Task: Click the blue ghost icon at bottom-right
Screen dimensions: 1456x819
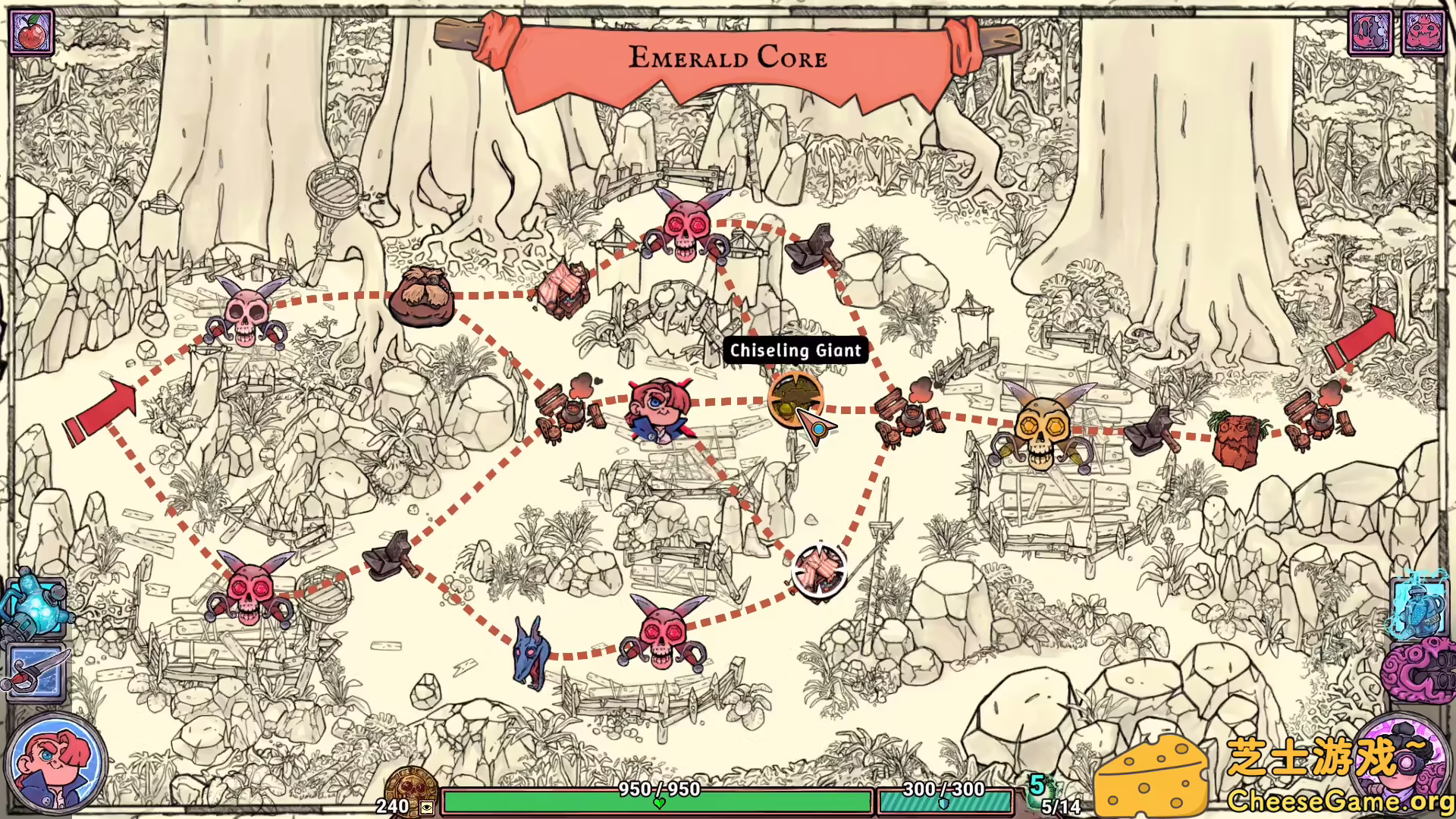Action: click(x=1422, y=607)
